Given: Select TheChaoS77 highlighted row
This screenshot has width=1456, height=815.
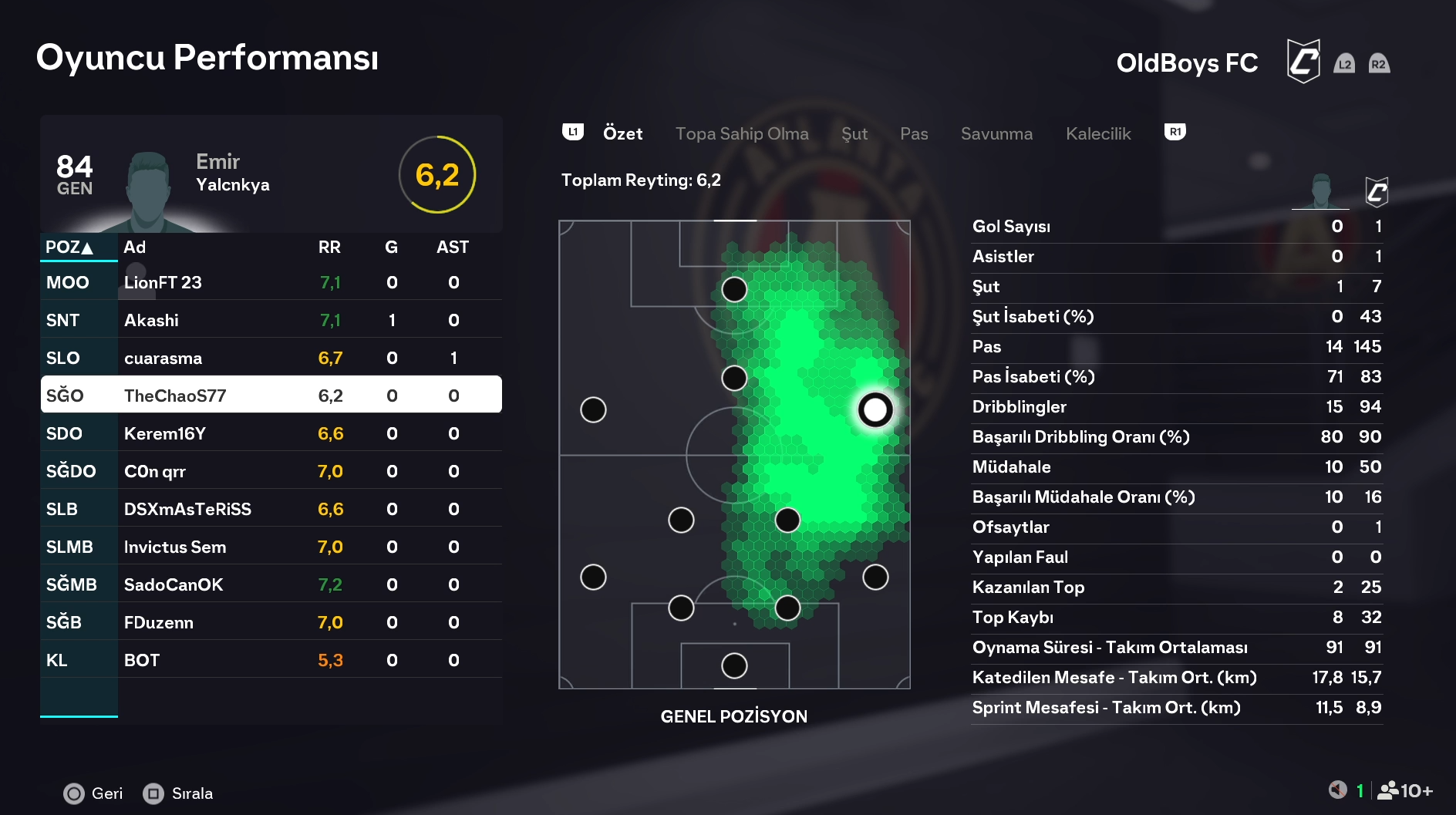Looking at the screenshot, I should (271, 396).
